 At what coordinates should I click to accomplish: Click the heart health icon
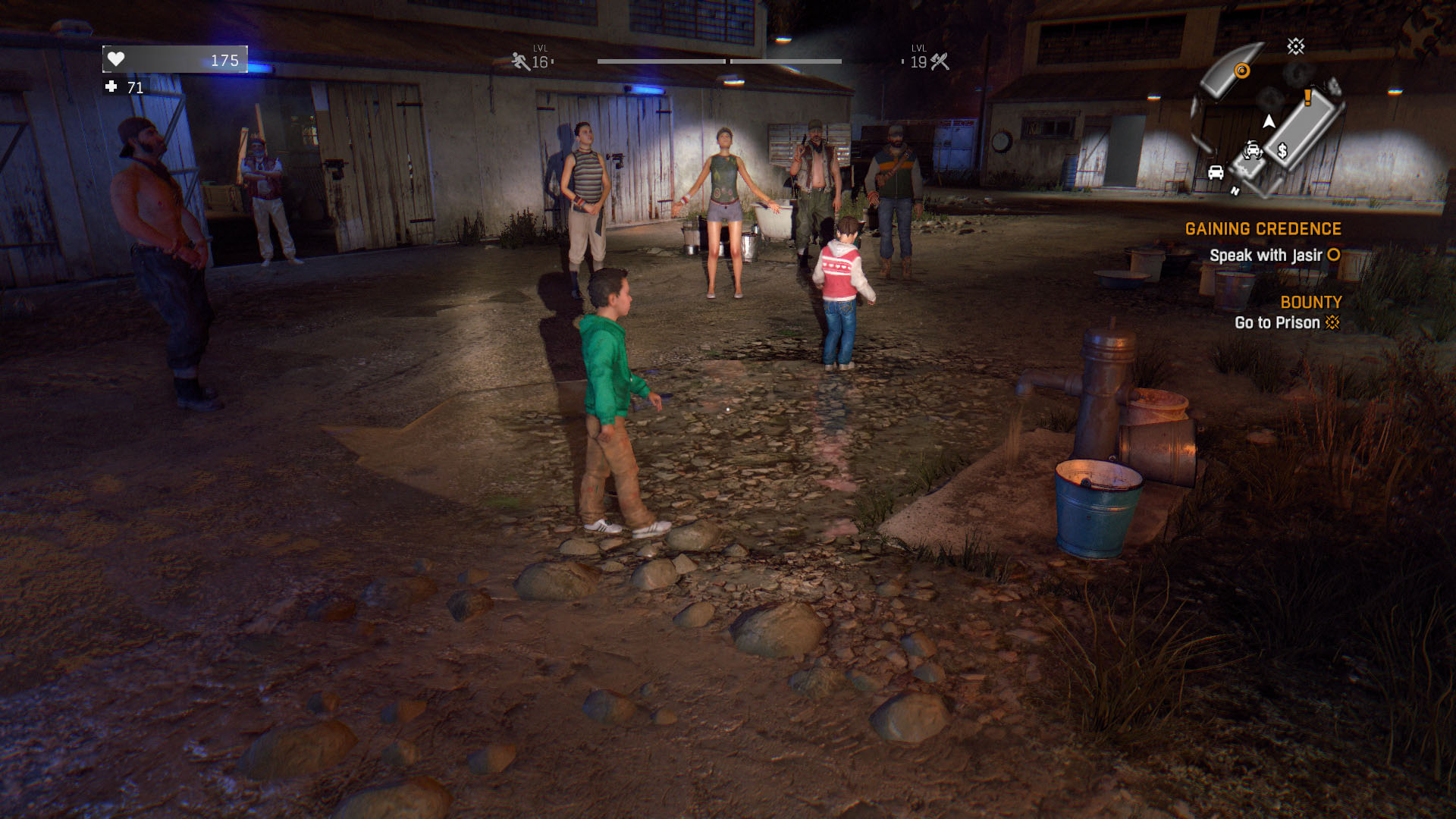(116, 59)
